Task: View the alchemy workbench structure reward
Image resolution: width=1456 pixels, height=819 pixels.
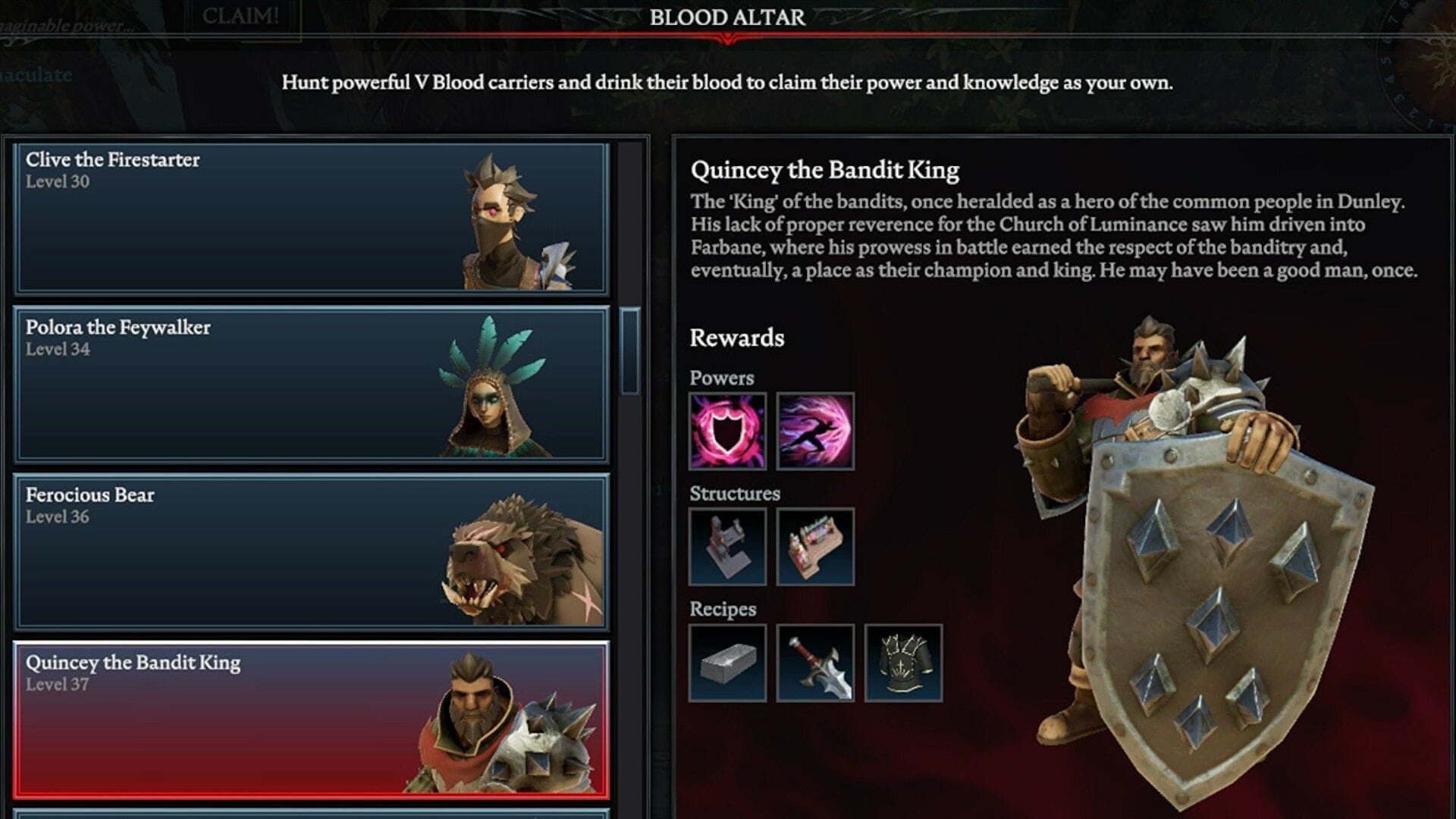Action: (x=814, y=544)
